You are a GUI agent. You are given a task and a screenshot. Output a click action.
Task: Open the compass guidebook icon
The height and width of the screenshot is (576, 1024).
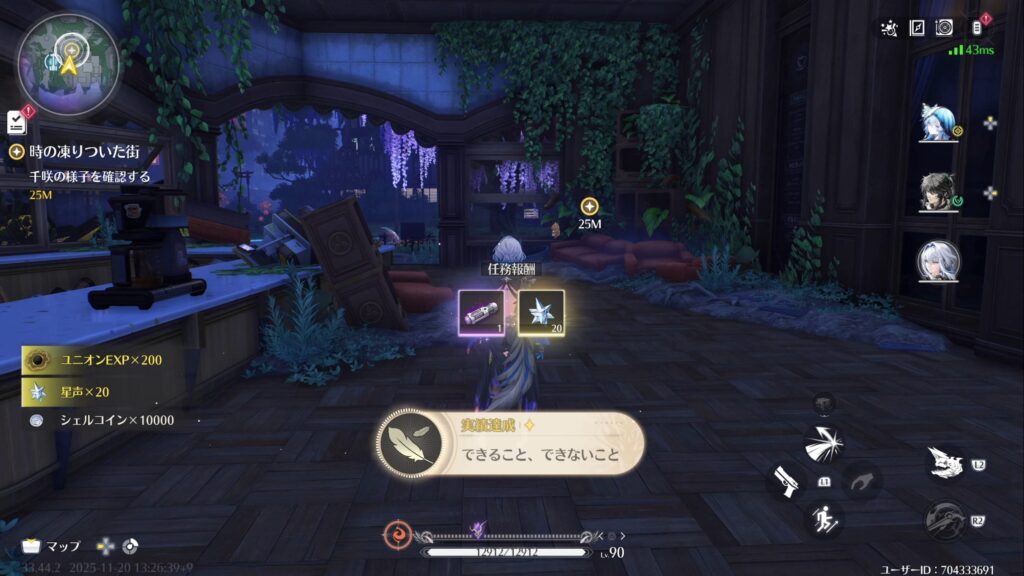(x=917, y=28)
